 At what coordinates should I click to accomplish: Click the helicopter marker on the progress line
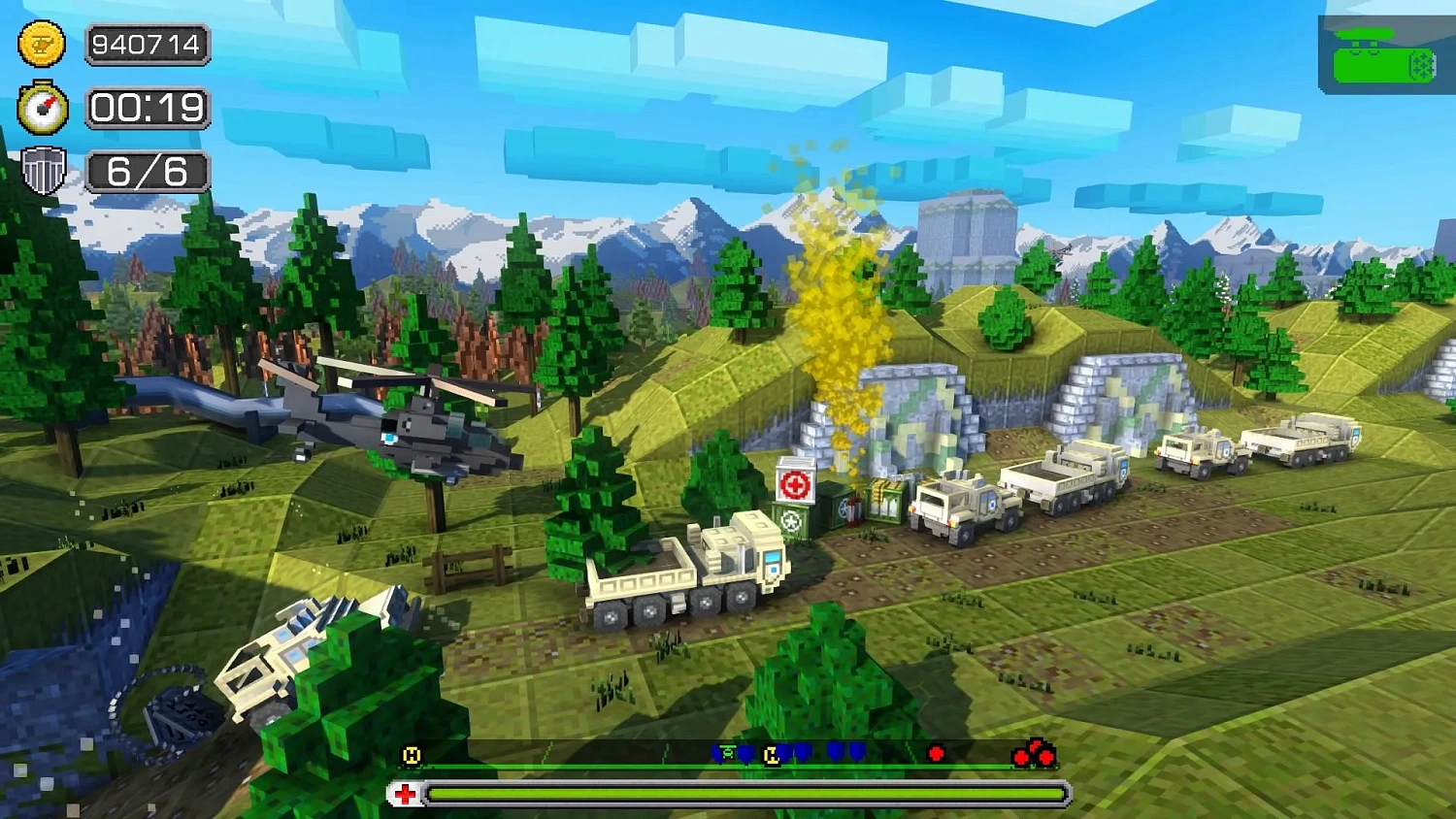[x=727, y=752]
